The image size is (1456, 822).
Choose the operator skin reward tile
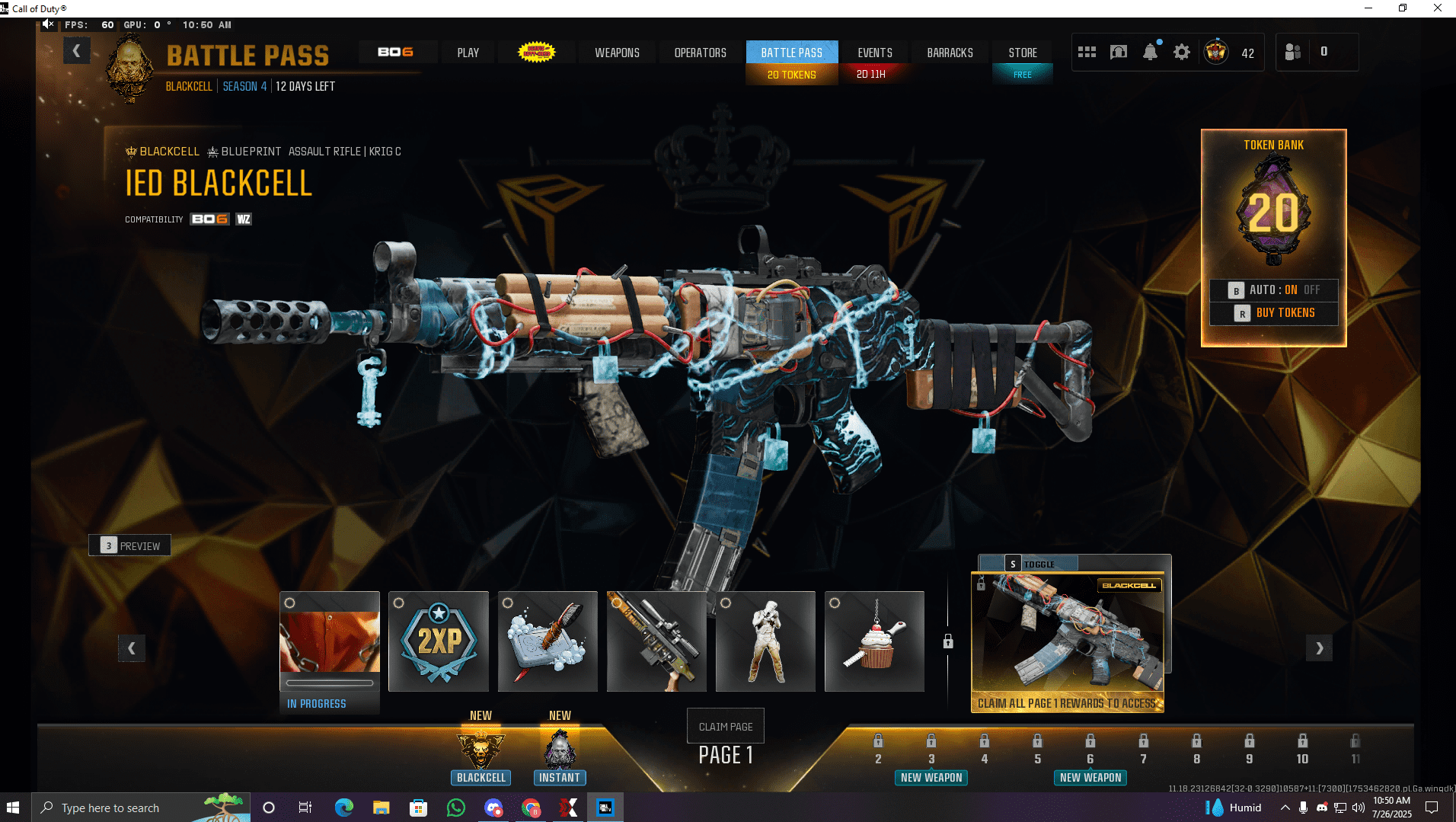765,641
